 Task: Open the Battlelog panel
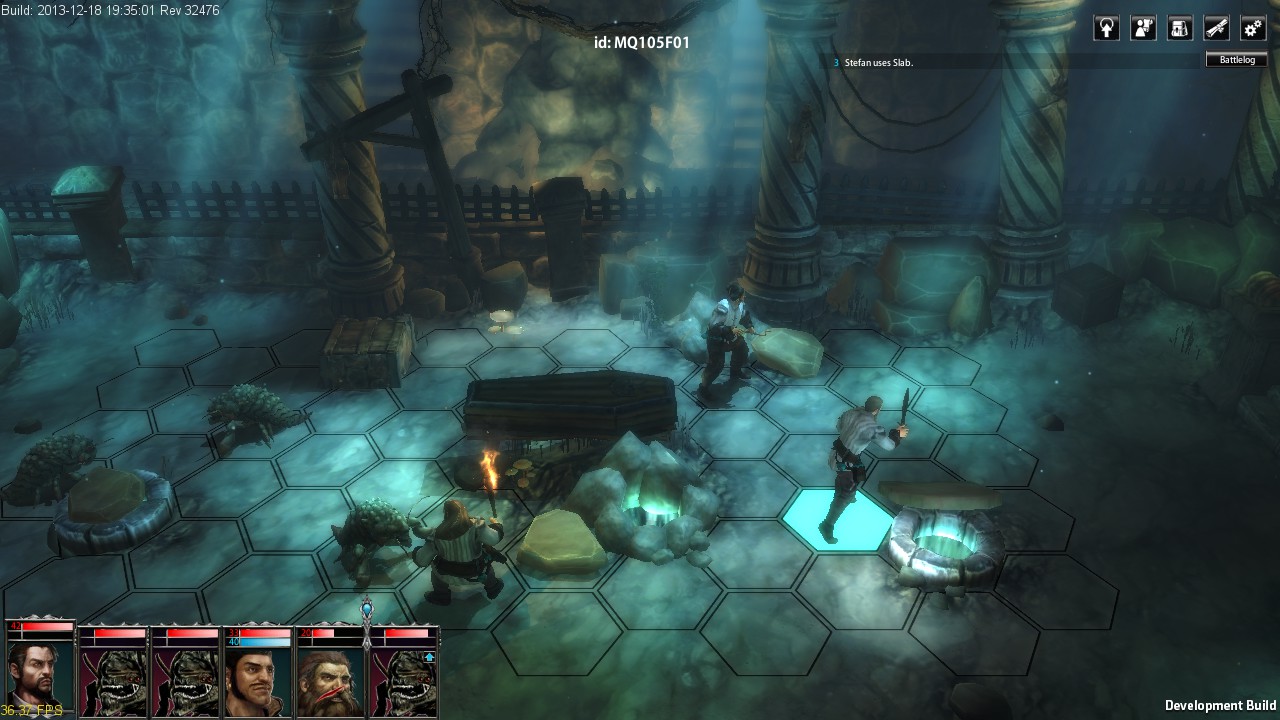point(1236,60)
